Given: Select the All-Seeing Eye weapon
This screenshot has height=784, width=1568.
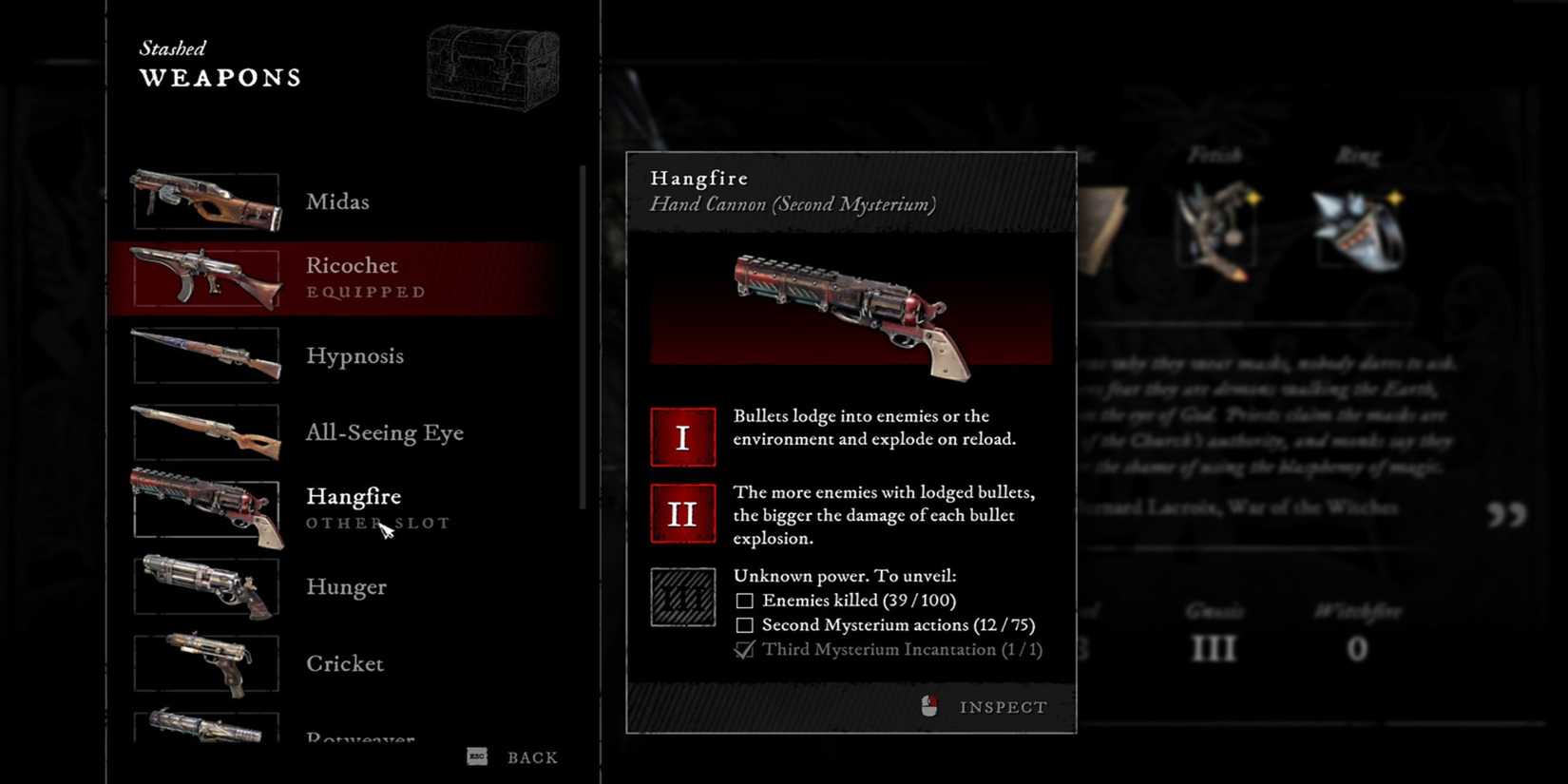Looking at the screenshot, I should pos(384,432).
